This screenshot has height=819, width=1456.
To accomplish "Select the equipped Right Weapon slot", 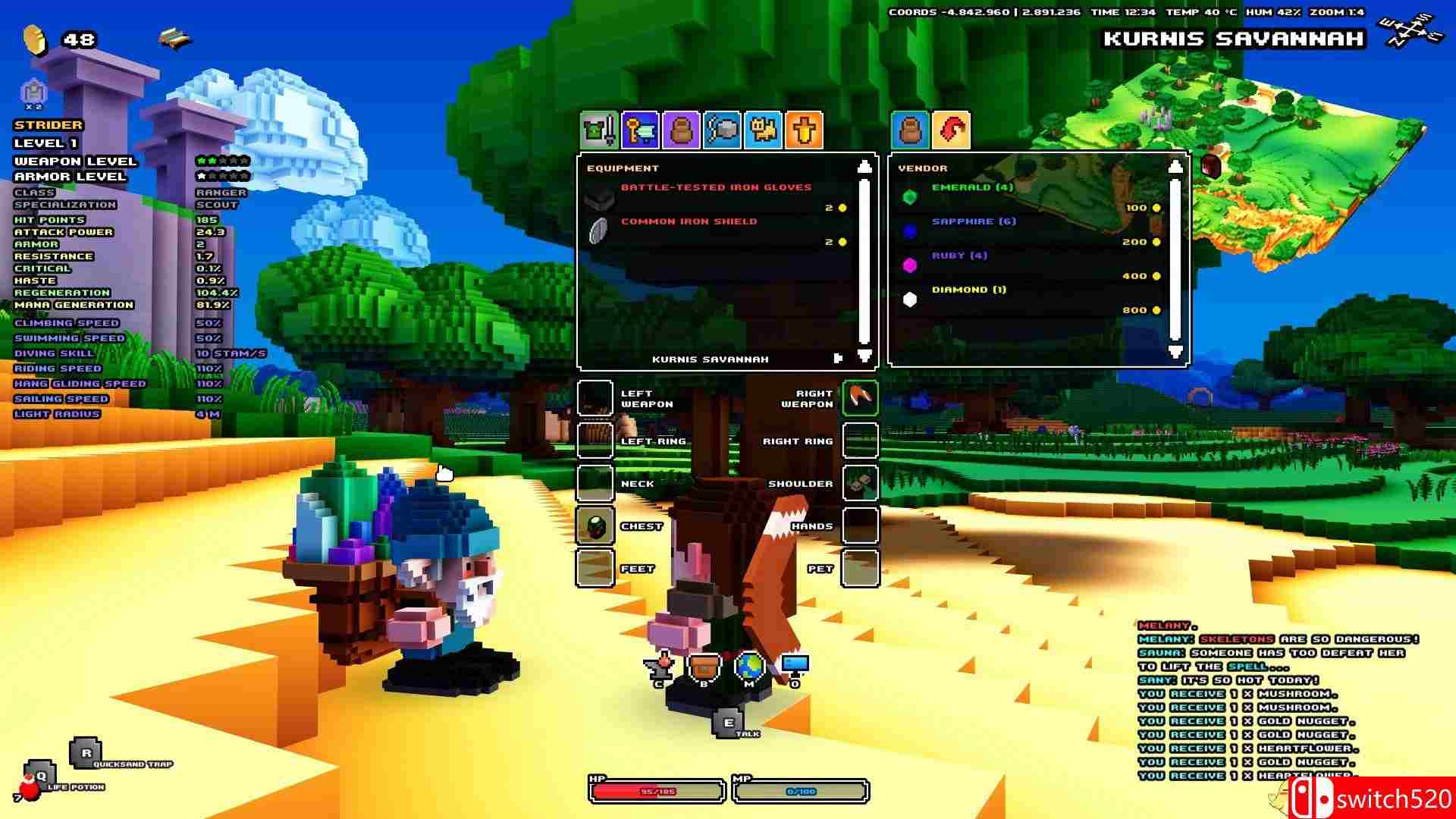I will click(861, 397).
